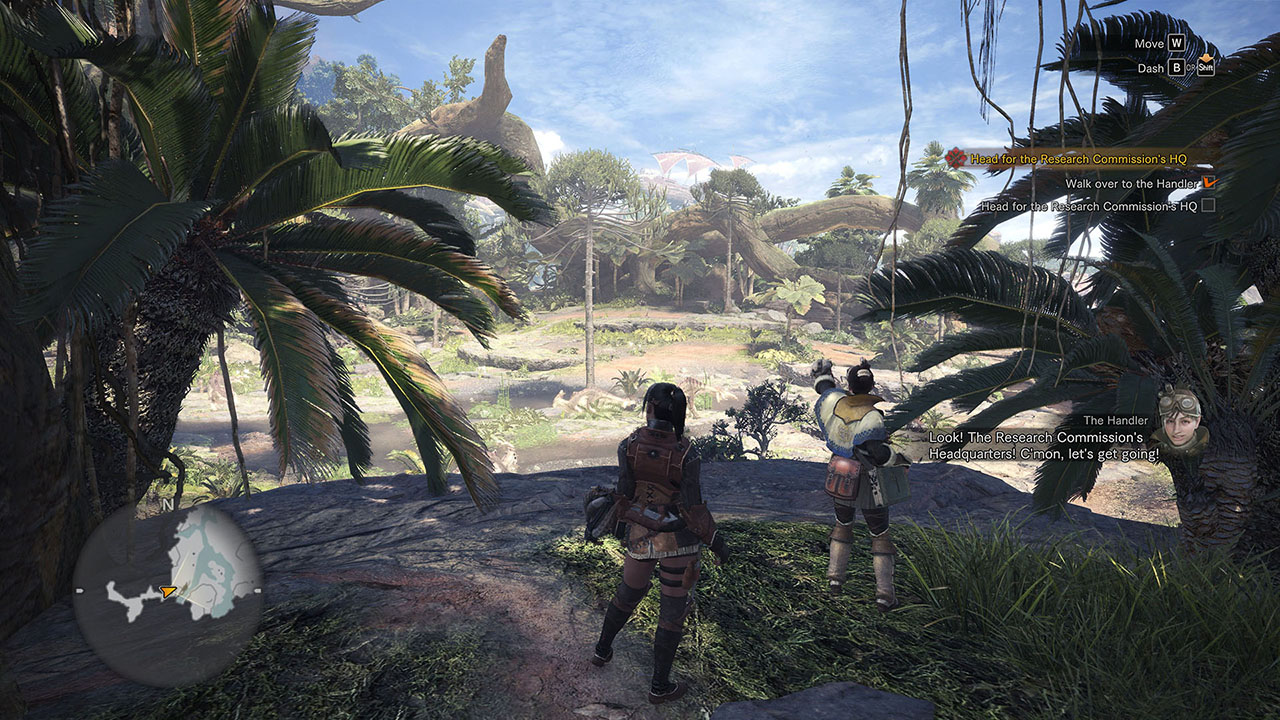1280x720 pixels.
Task: Click the orange player arrow on minimap
Action: 169,592
